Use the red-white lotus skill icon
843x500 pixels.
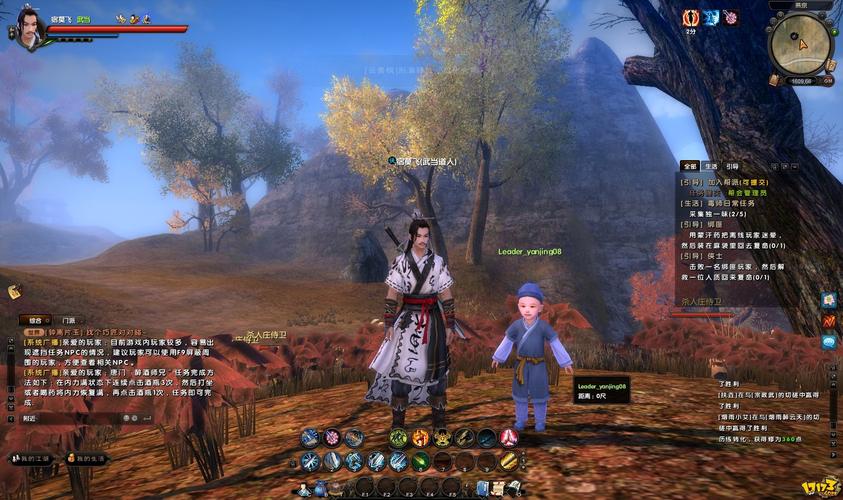click(508, 437)
